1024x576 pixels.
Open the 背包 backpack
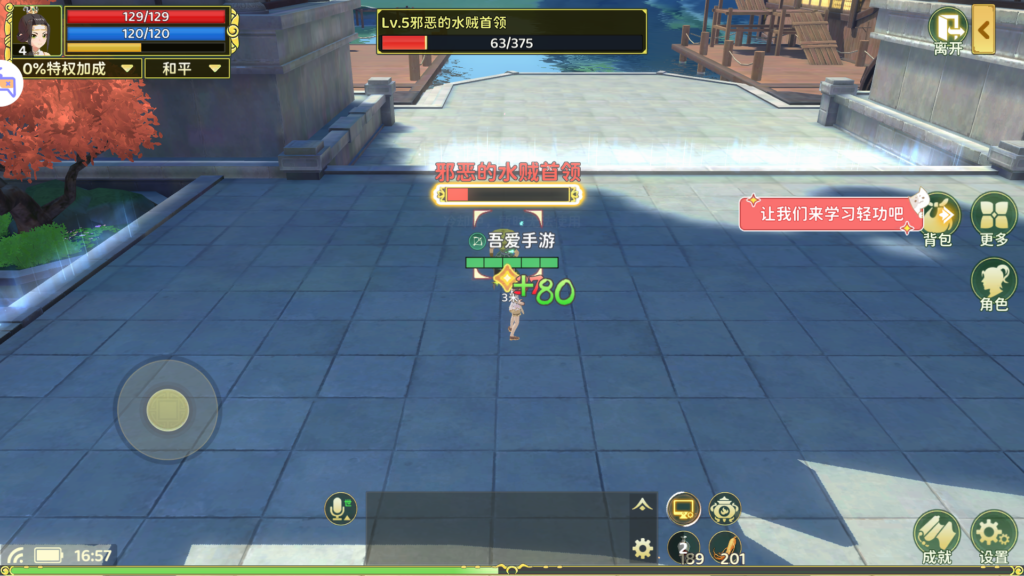tap(939, 218)
